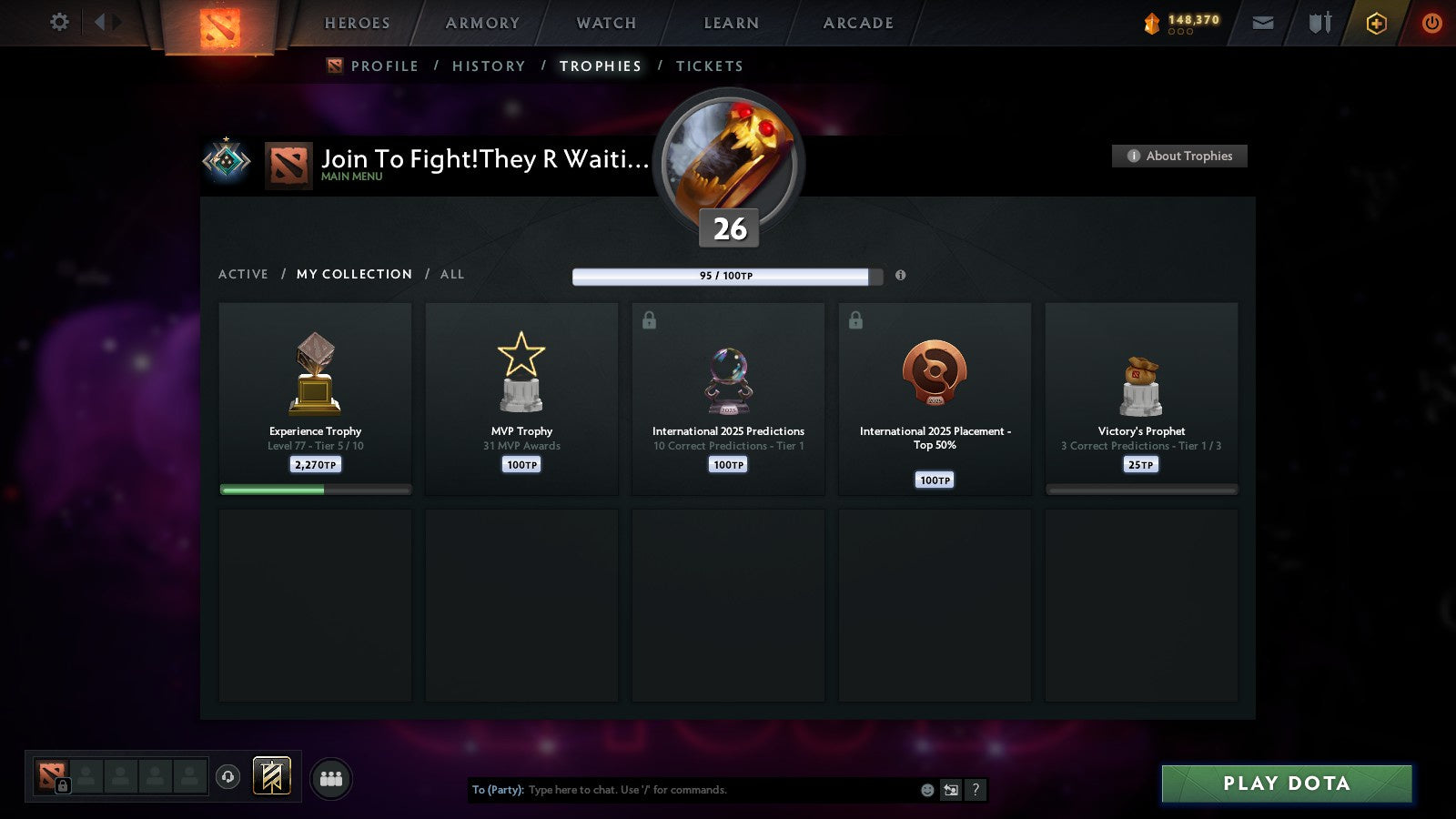The image size is (1456, 819).
Task: Open the mail/notifications inbox icon
Action: coord(1262,23)
